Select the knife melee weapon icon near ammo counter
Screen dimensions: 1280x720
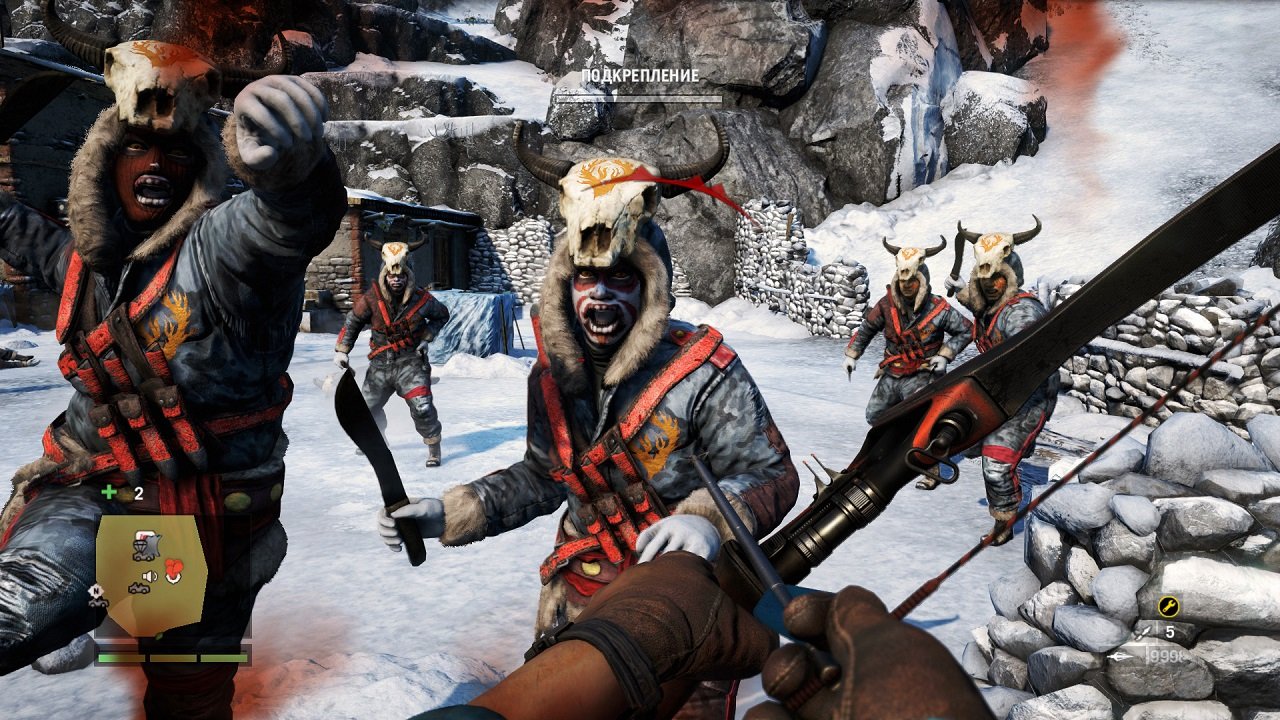pyautogui.click(x=1141, y=634)
